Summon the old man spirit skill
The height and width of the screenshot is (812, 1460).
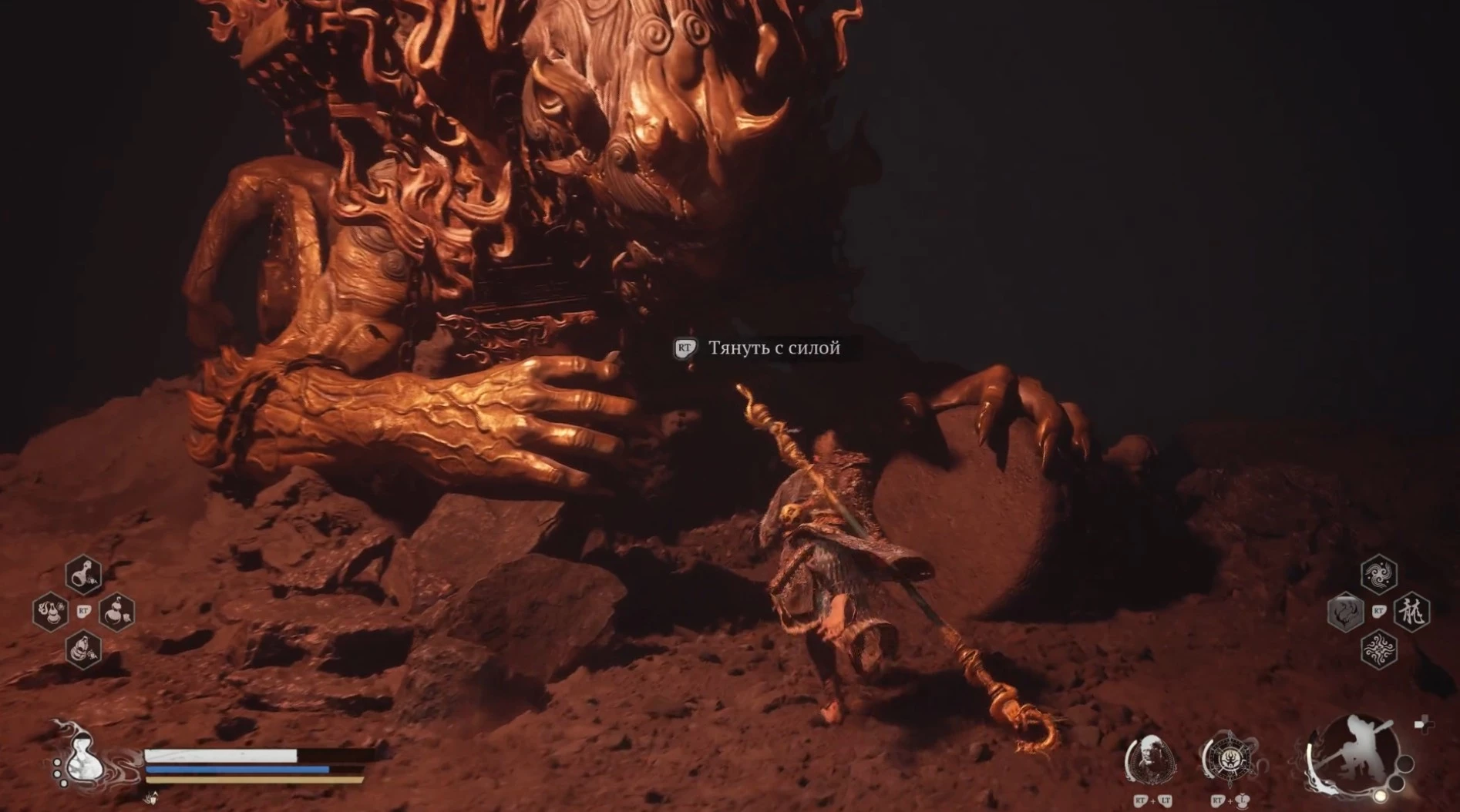click(1151, 759)
